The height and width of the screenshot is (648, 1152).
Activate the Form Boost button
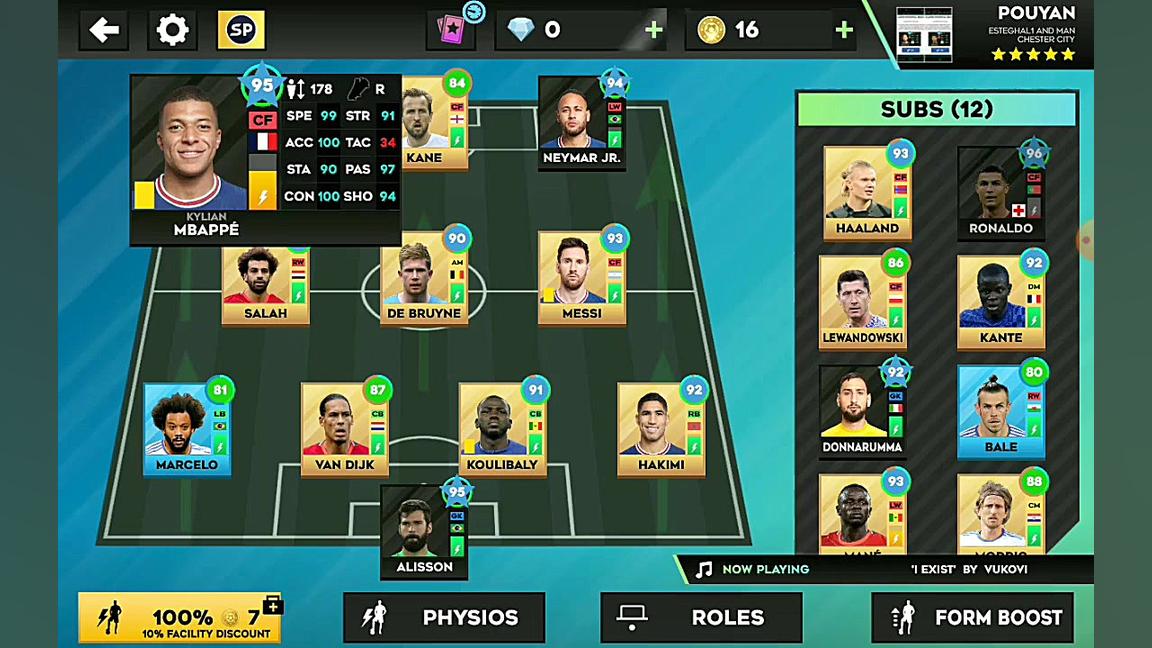pos(972,617)
